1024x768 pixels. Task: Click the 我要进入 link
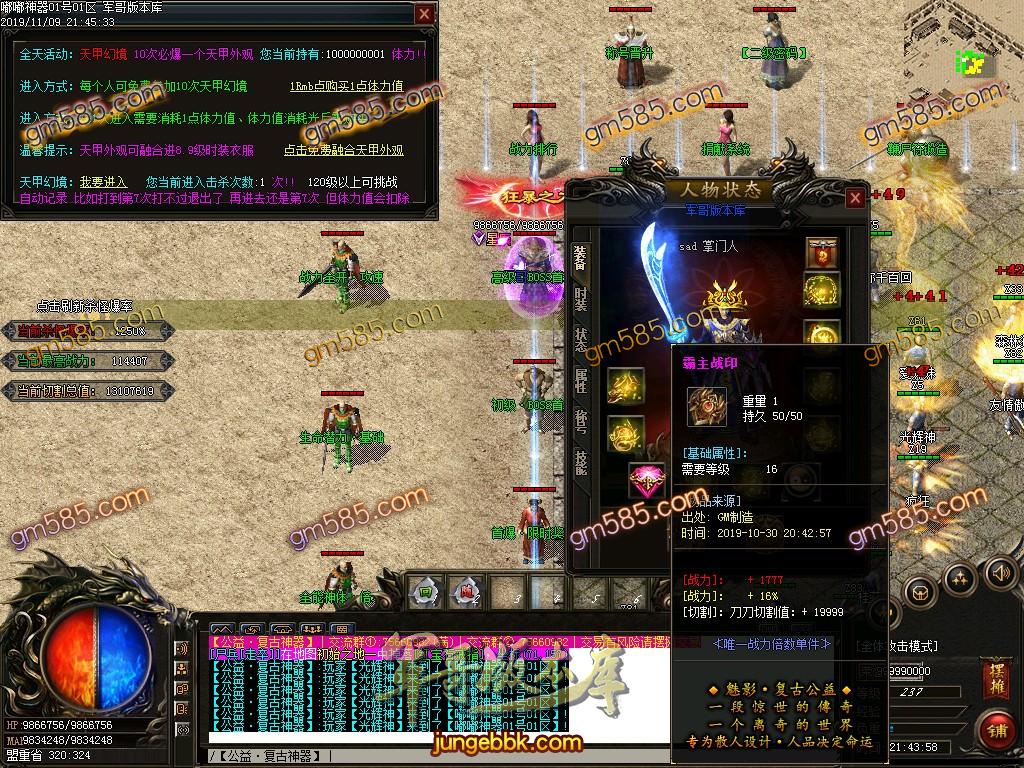tap(104, 182)
